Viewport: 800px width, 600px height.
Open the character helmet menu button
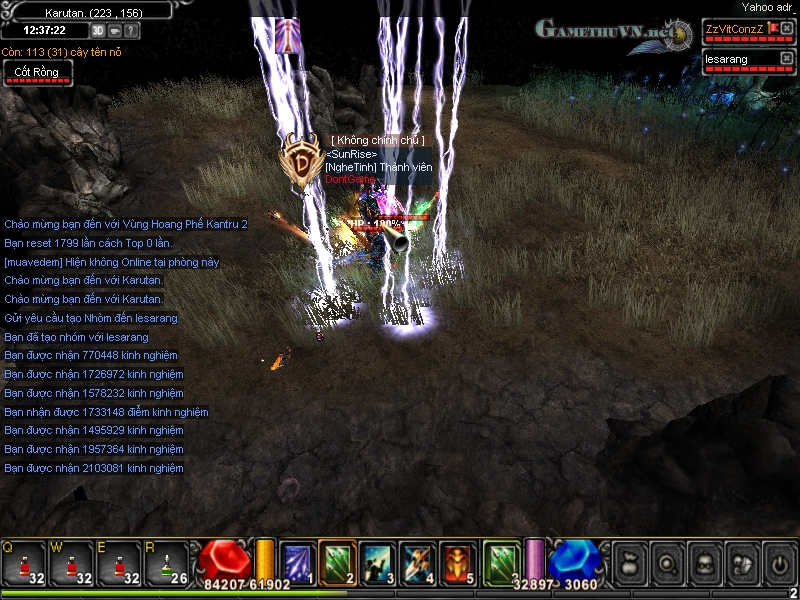click(703, 563)
